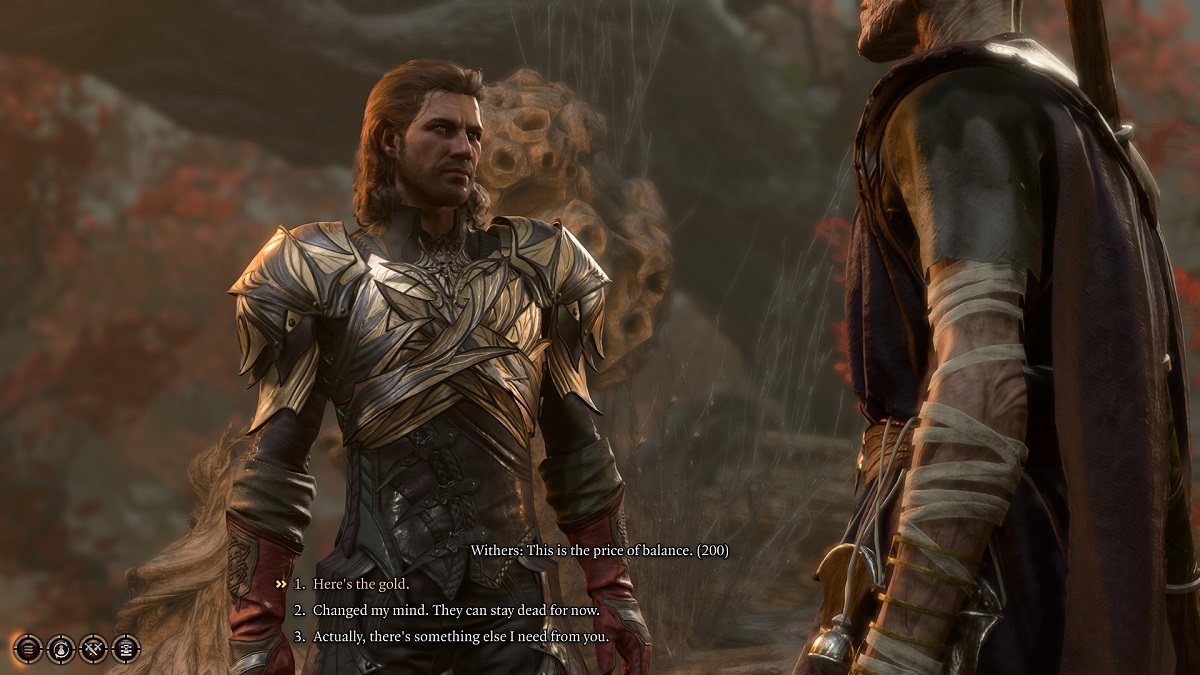Open the three-lines menu icon
The width and height of the screenshot is (1200, 675).
(29, 648)
